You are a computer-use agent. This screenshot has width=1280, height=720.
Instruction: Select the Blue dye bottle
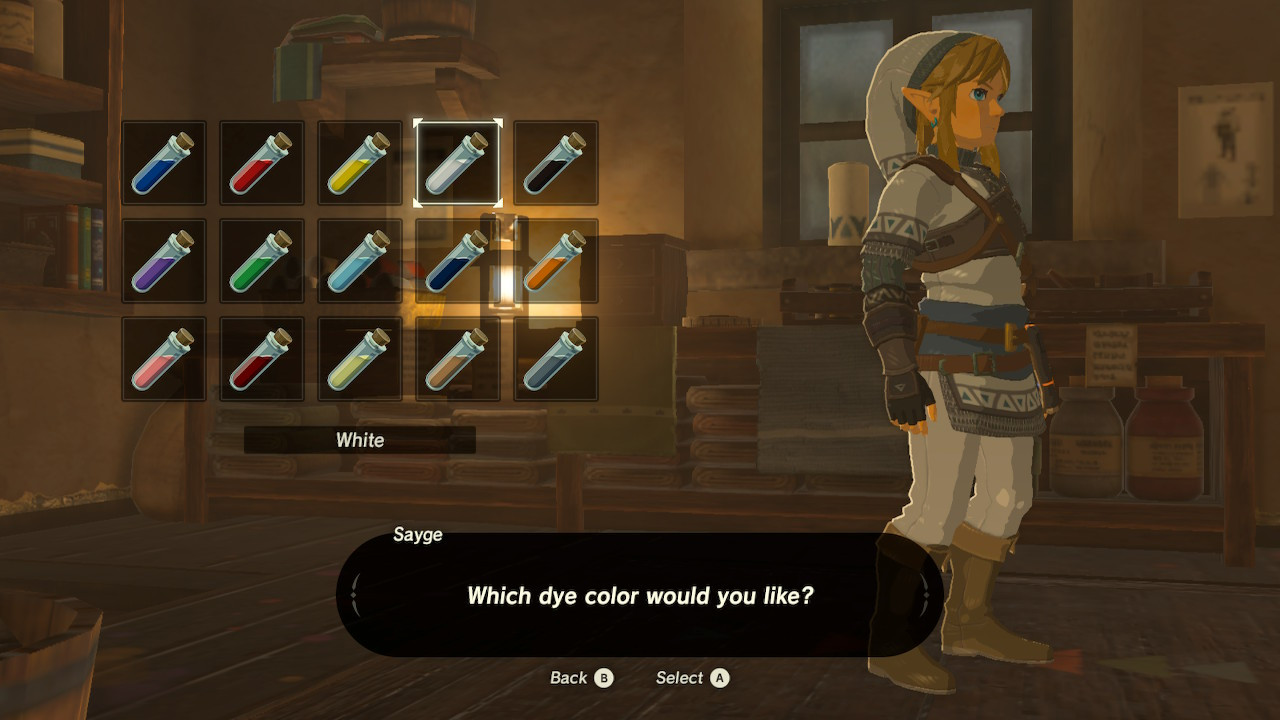point(163,161)
